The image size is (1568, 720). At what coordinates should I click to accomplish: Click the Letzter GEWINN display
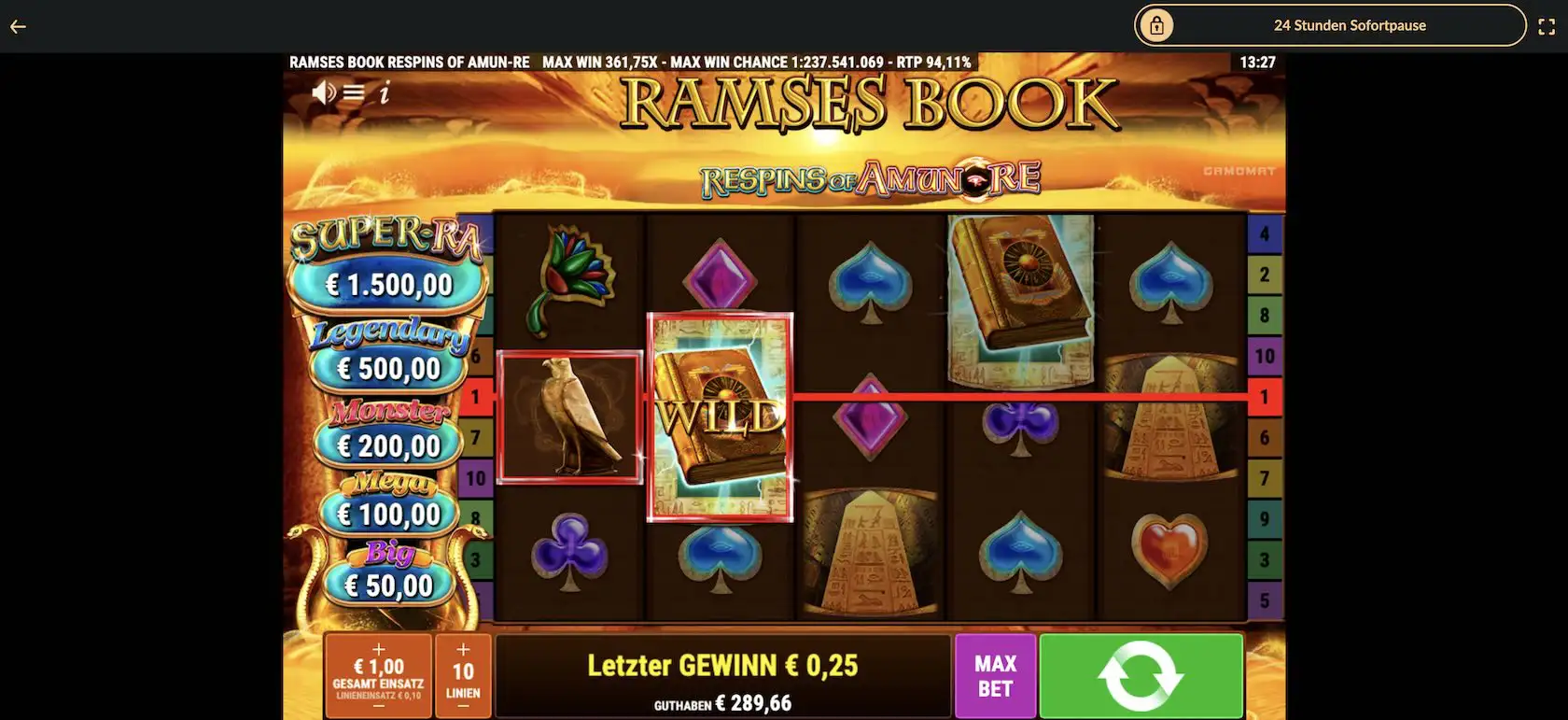tap(723, 665)
